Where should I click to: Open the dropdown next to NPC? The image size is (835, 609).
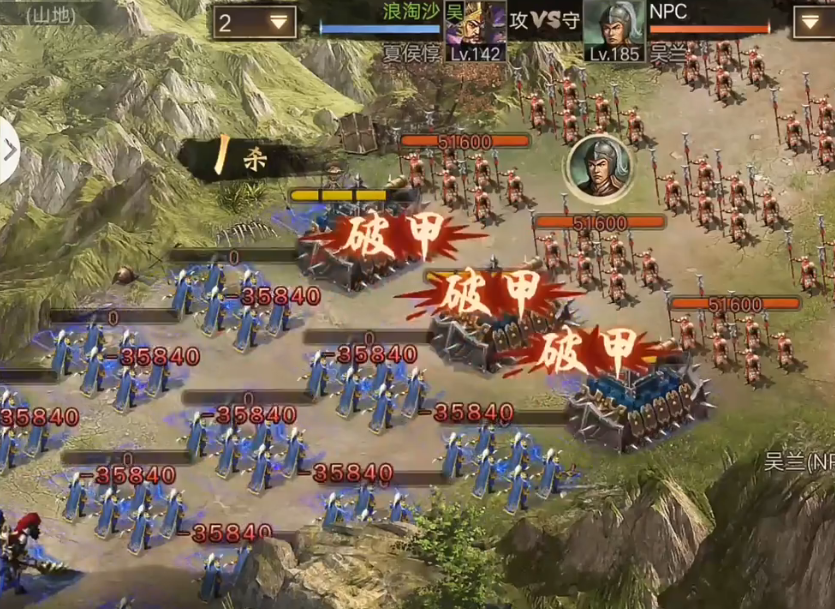point(812,21)
